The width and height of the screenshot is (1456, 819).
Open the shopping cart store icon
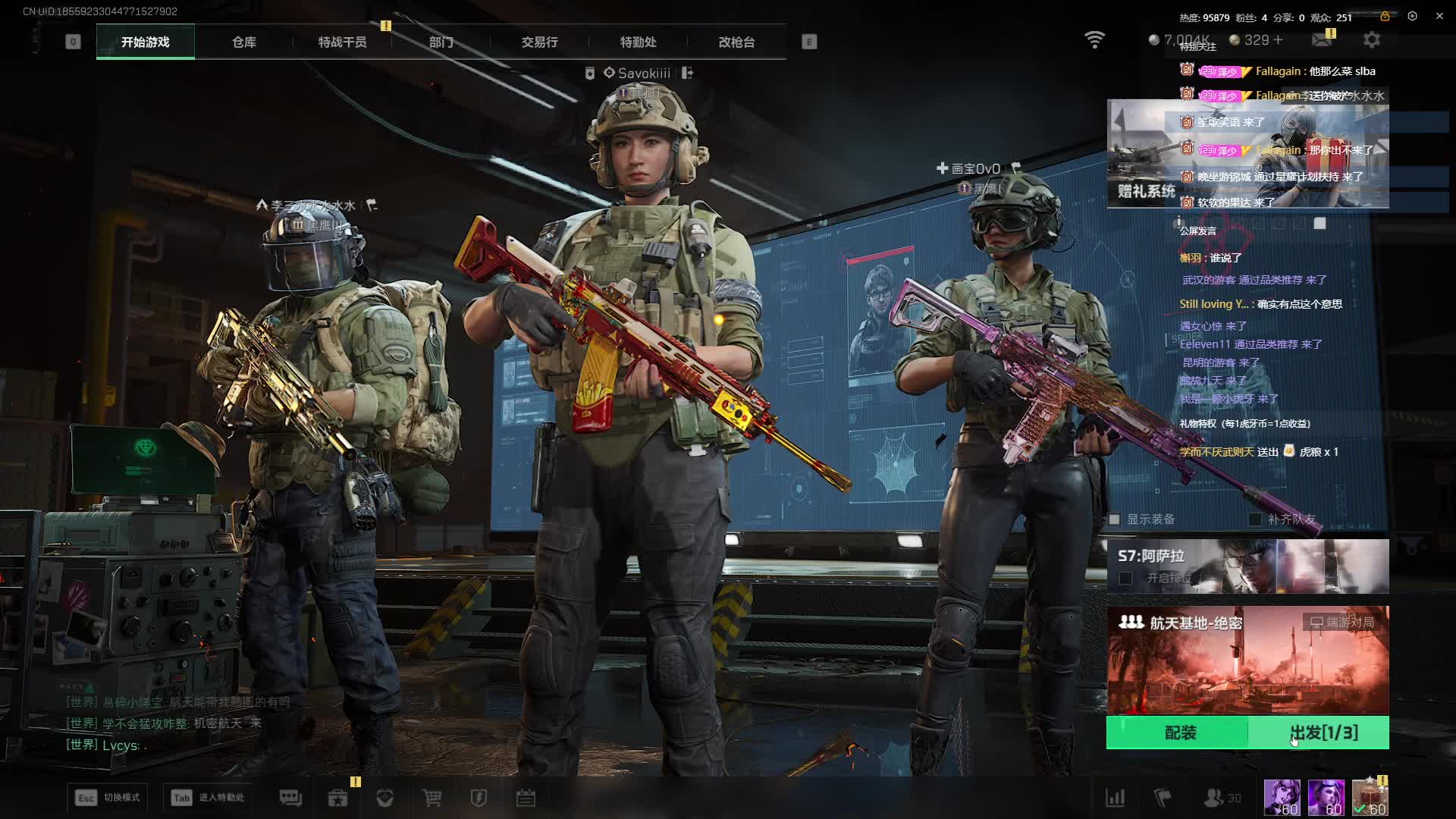431,798
